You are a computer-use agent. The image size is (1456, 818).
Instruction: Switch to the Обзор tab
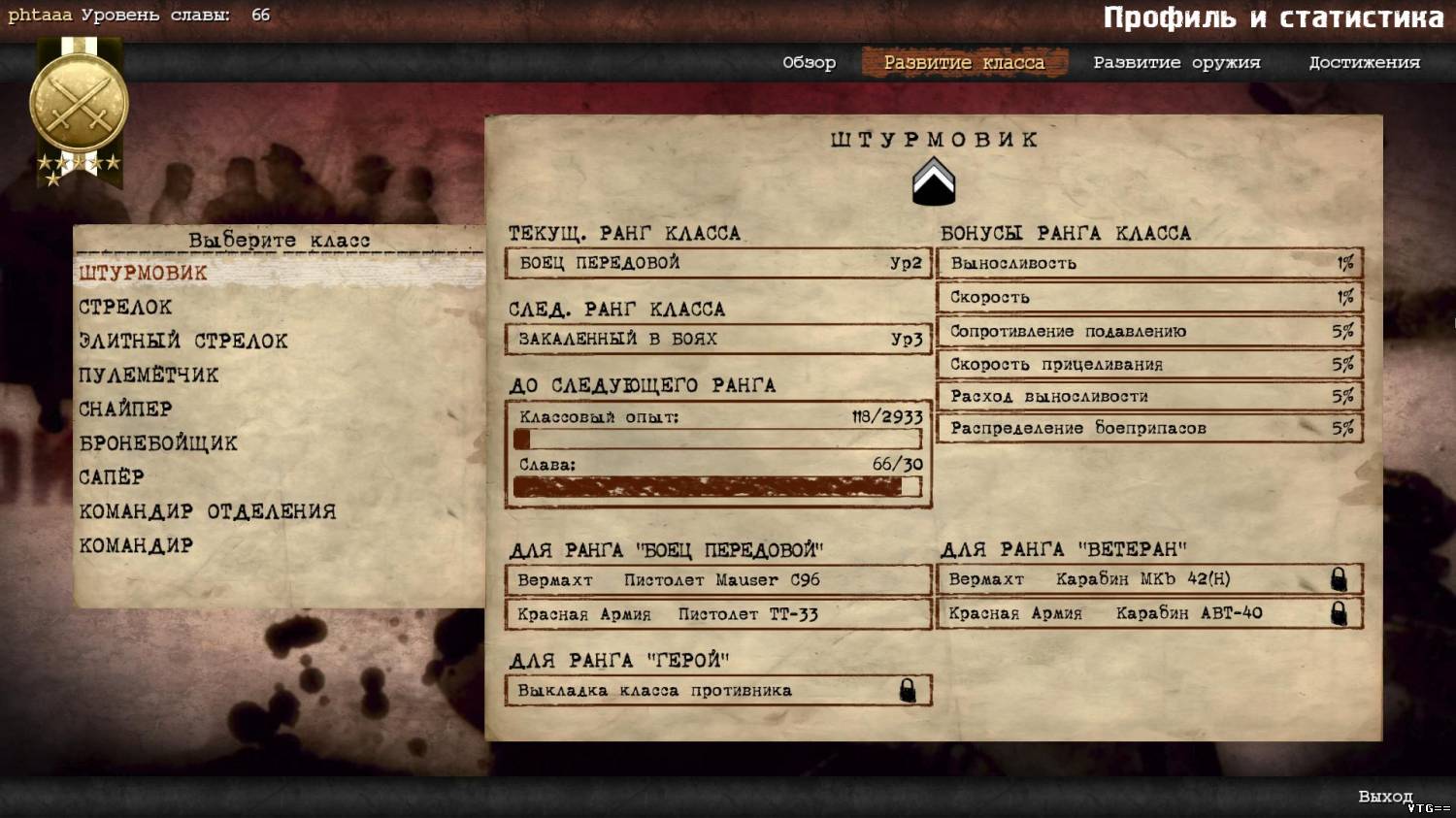809,63
